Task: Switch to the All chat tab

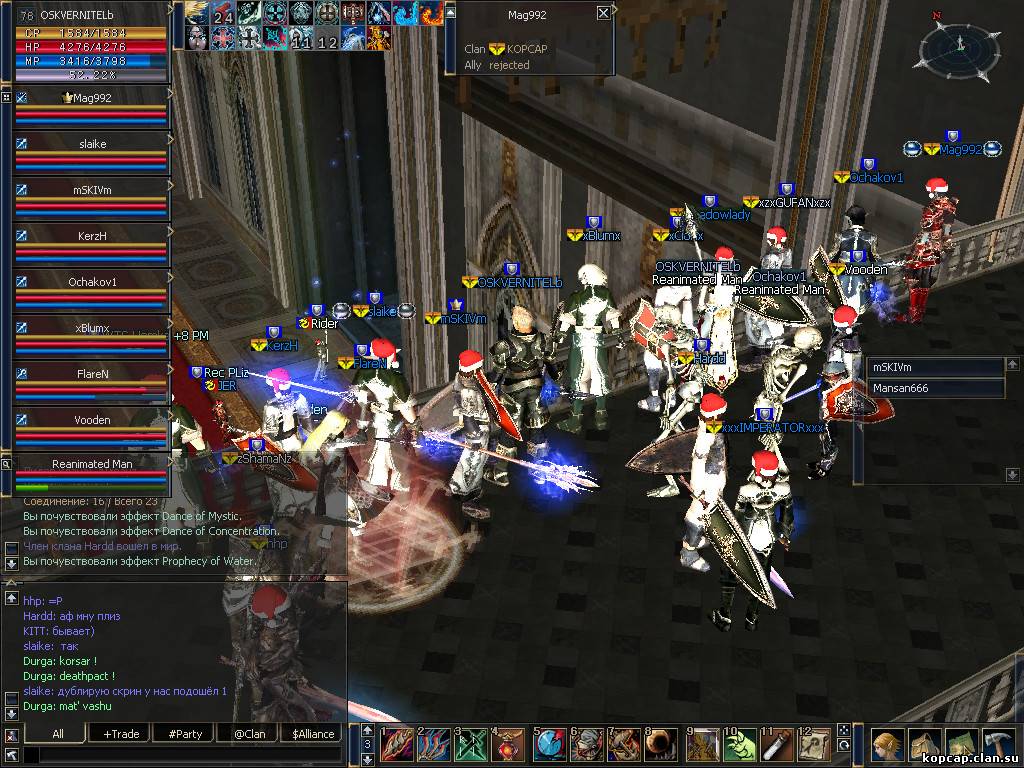Action: pos(58,734)
